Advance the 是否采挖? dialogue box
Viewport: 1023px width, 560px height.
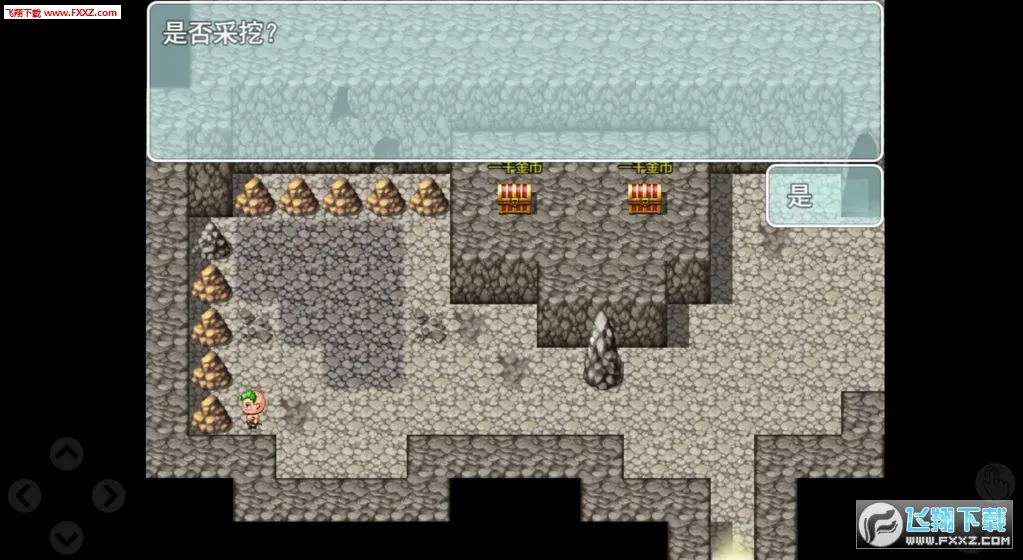pos(514,81)
